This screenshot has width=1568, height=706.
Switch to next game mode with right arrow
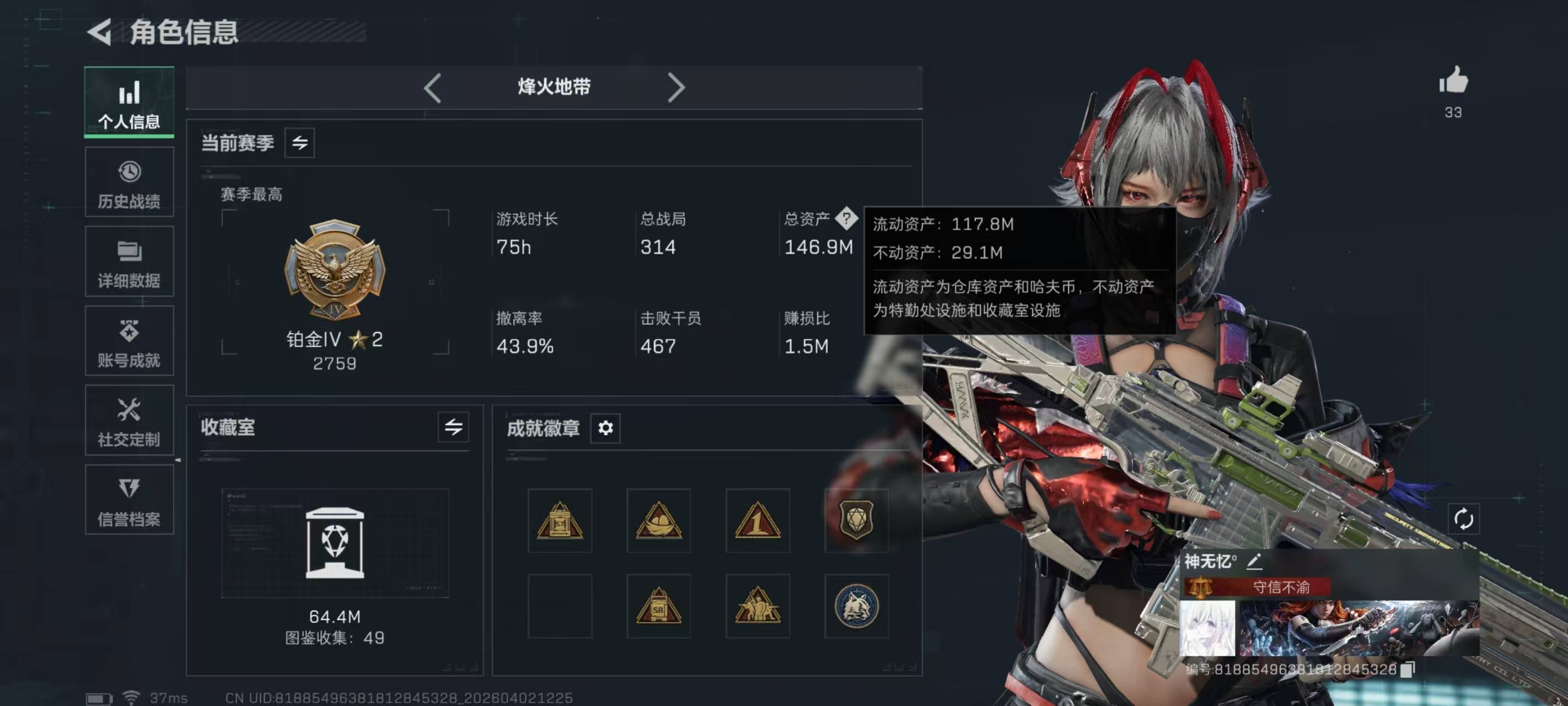pos(675,88)
